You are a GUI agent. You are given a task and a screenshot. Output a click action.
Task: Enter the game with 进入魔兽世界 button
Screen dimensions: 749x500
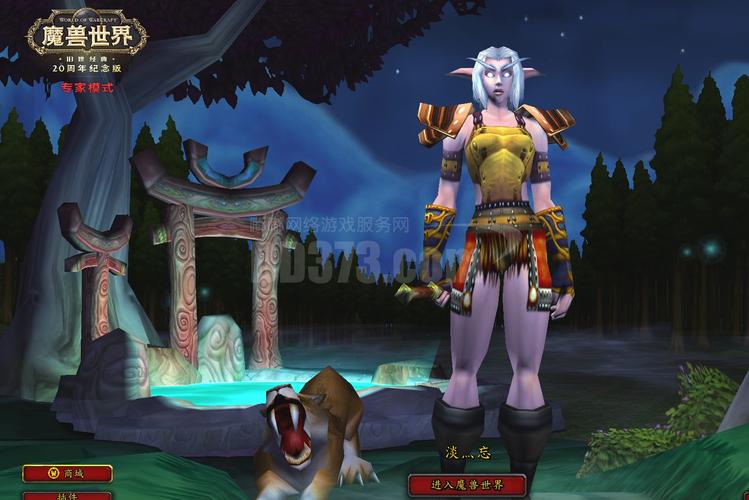click(467, 485)
